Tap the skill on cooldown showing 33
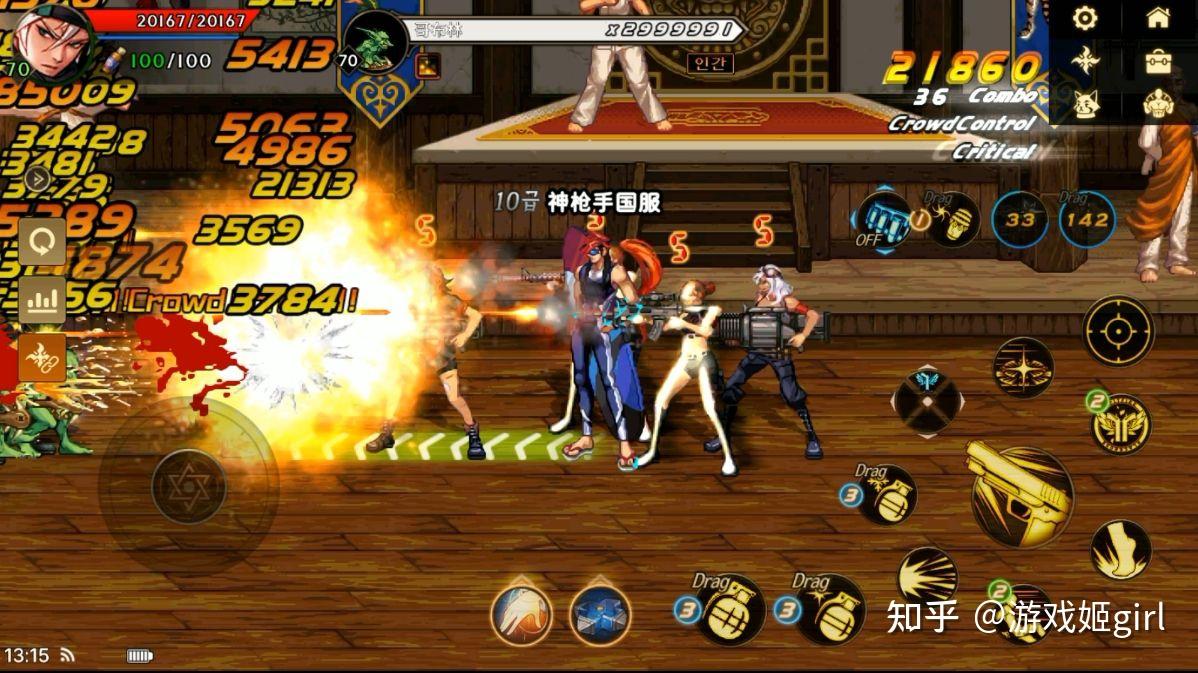 (1020, 219)
